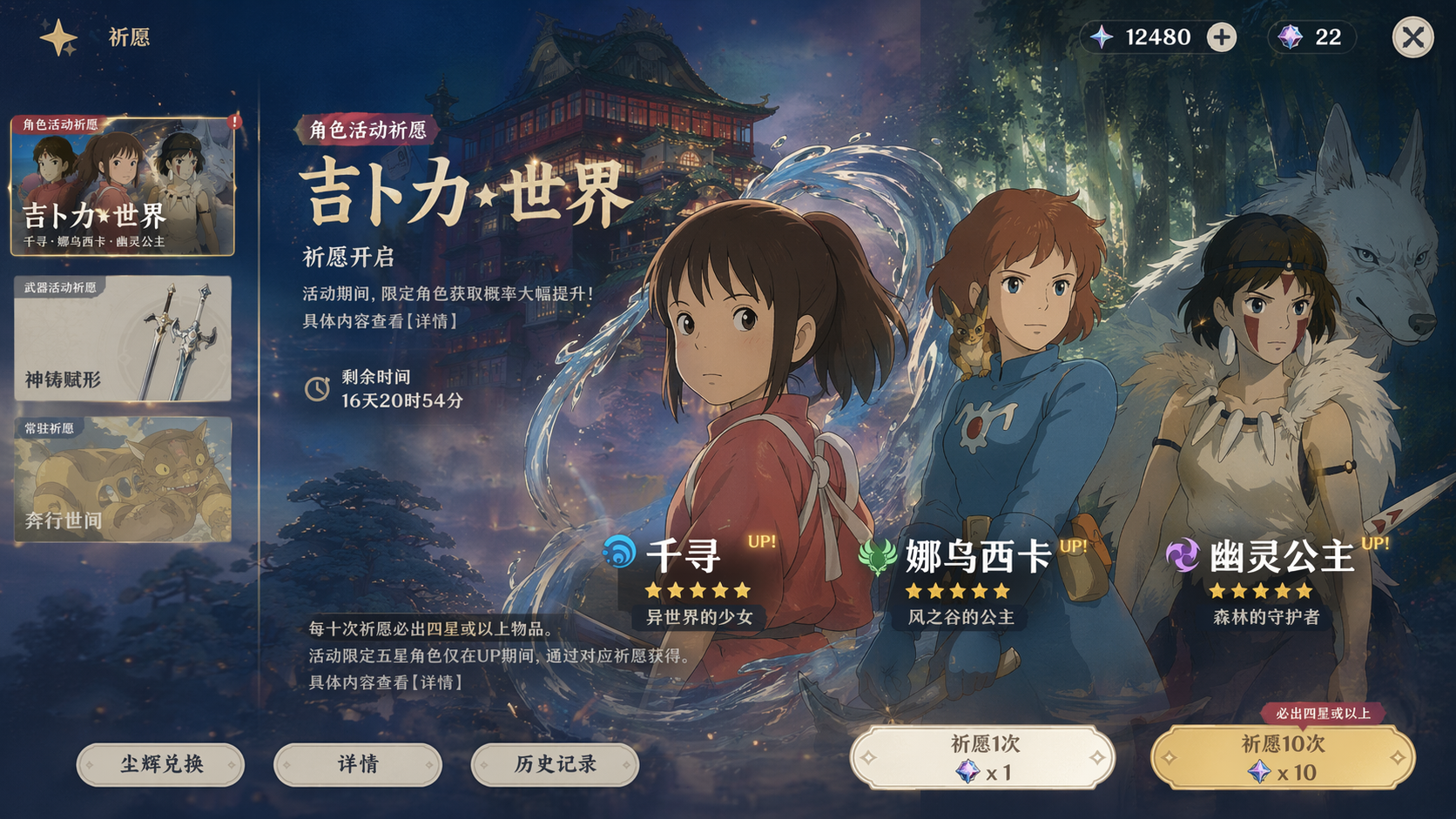Viewport: 1456px width, 819px height.
Task: Open the 奔行世间 standard wish banner
Action: (123, 480)
